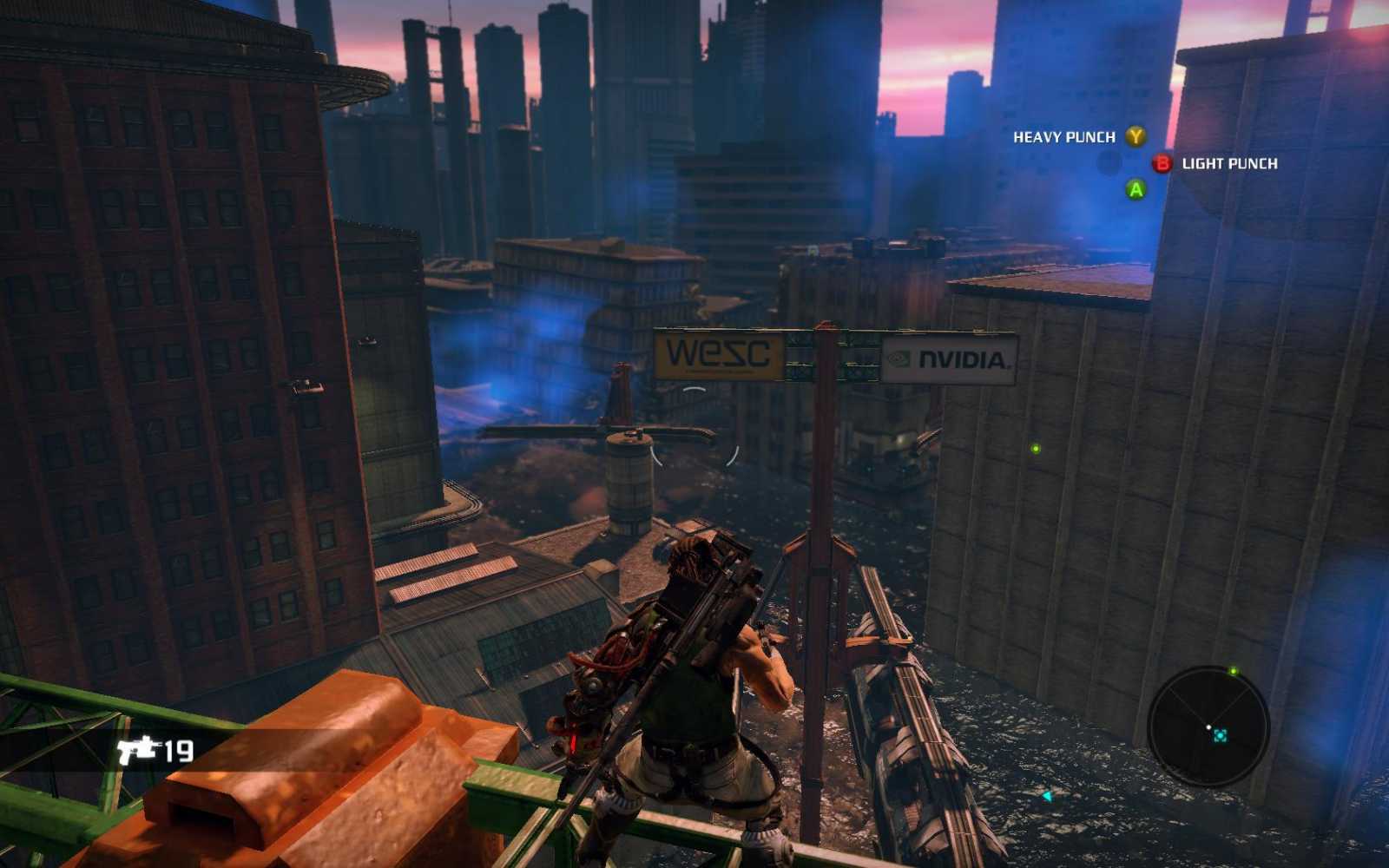Image resolution: width=1389 pixels, height=868 pixels.
Task: Select the cyan objective marker on the minimap
Action: click(x=1221, y=737)
